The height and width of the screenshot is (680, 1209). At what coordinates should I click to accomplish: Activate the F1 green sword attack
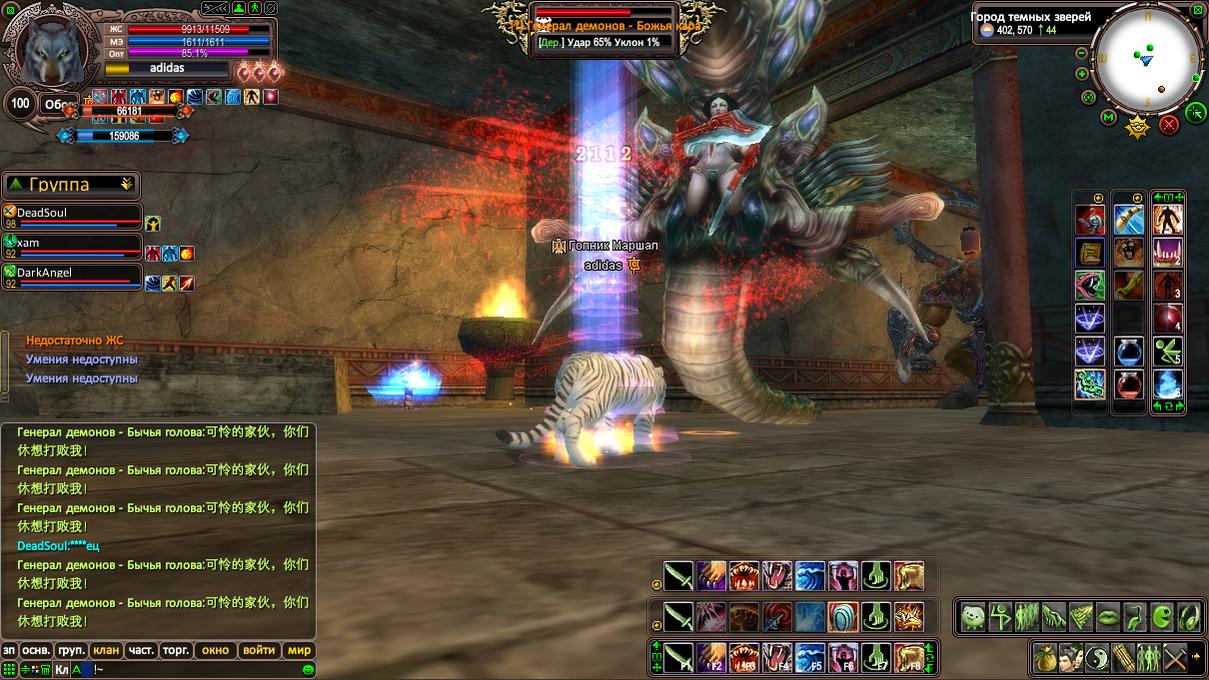click(x=679, y=656)
